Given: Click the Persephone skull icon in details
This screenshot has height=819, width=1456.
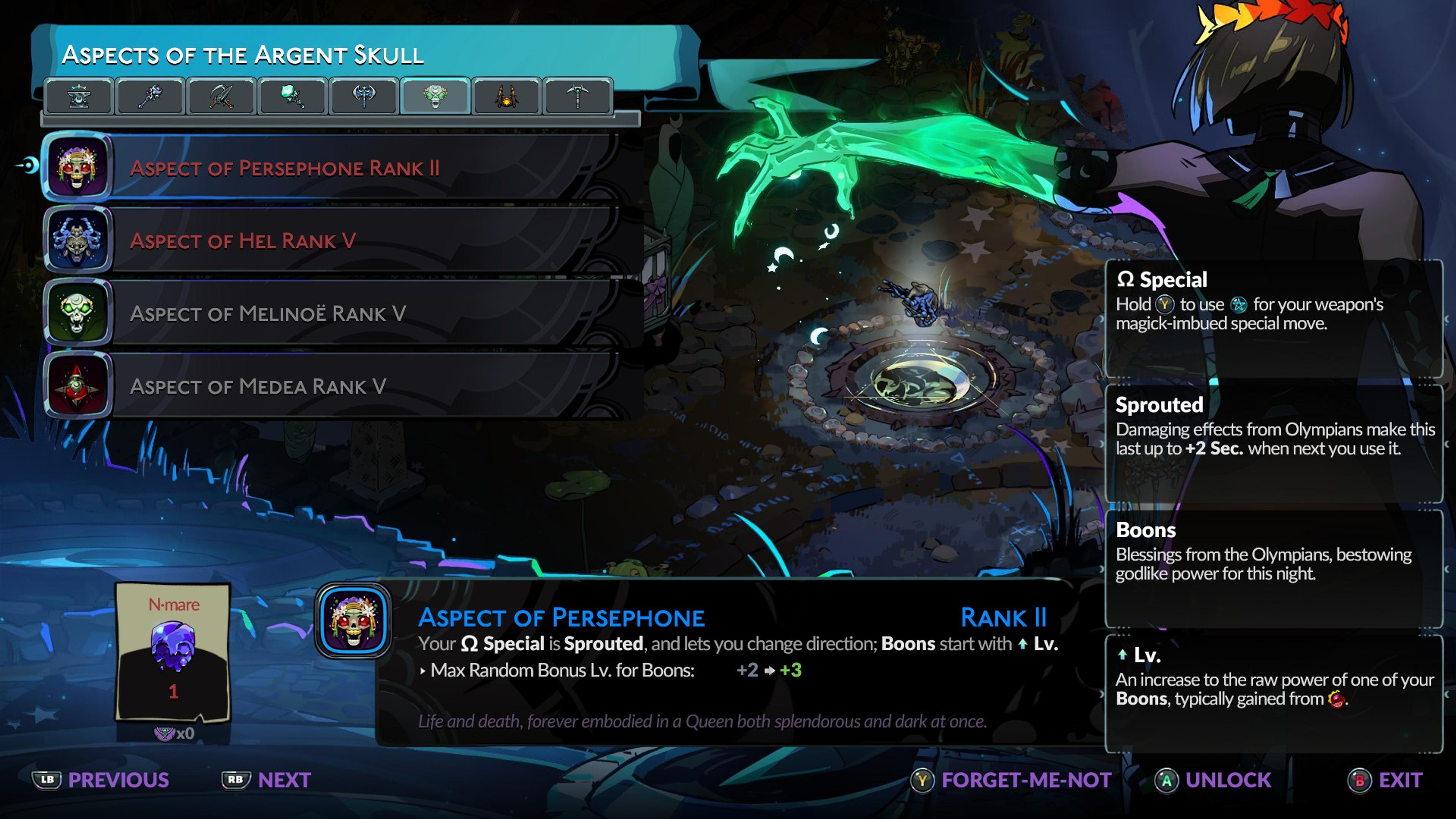Looking at the screenshot, I should click(353, 621).
